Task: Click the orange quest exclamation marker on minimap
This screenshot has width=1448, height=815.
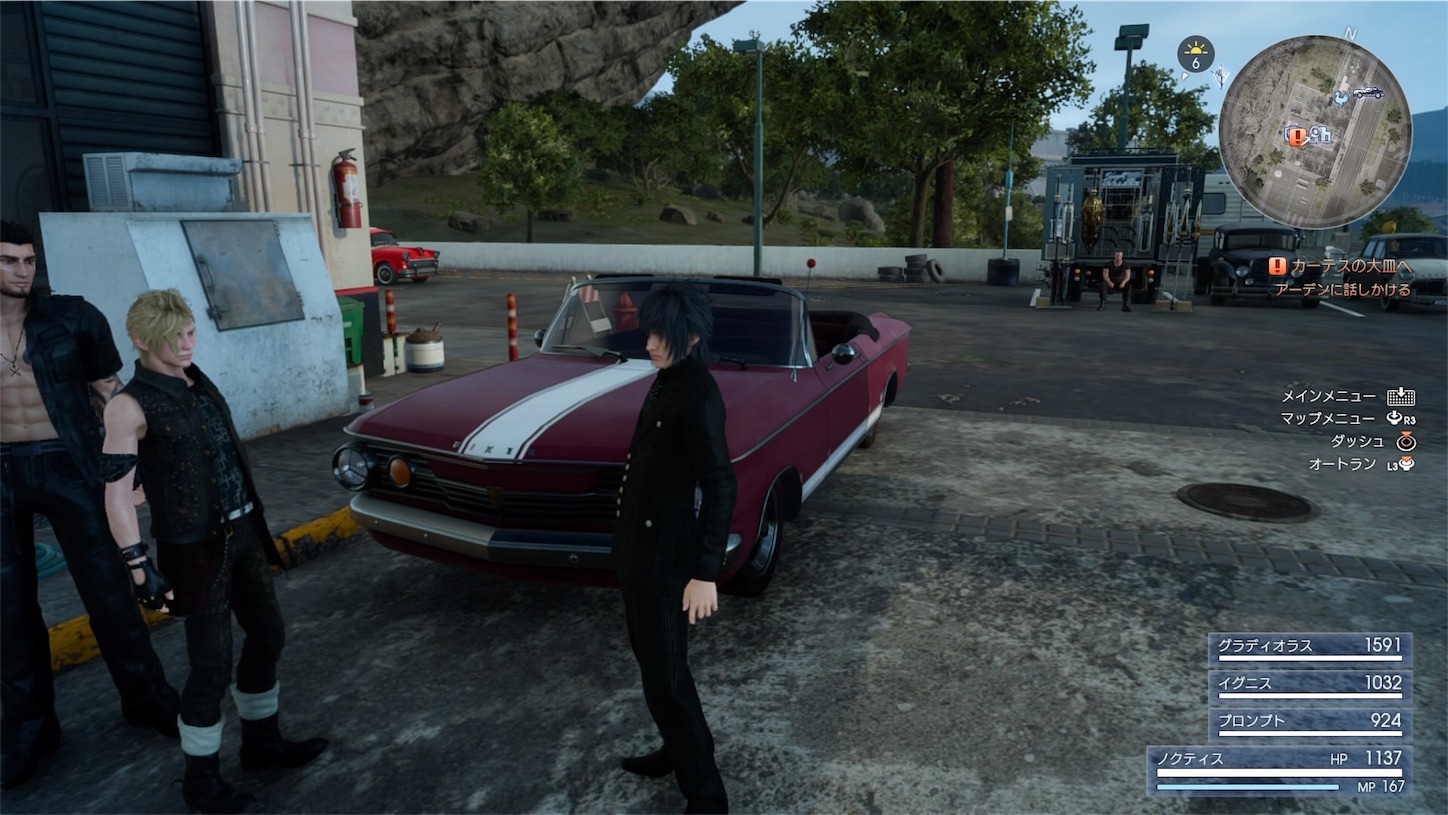Action: (x=1297, y=136)
